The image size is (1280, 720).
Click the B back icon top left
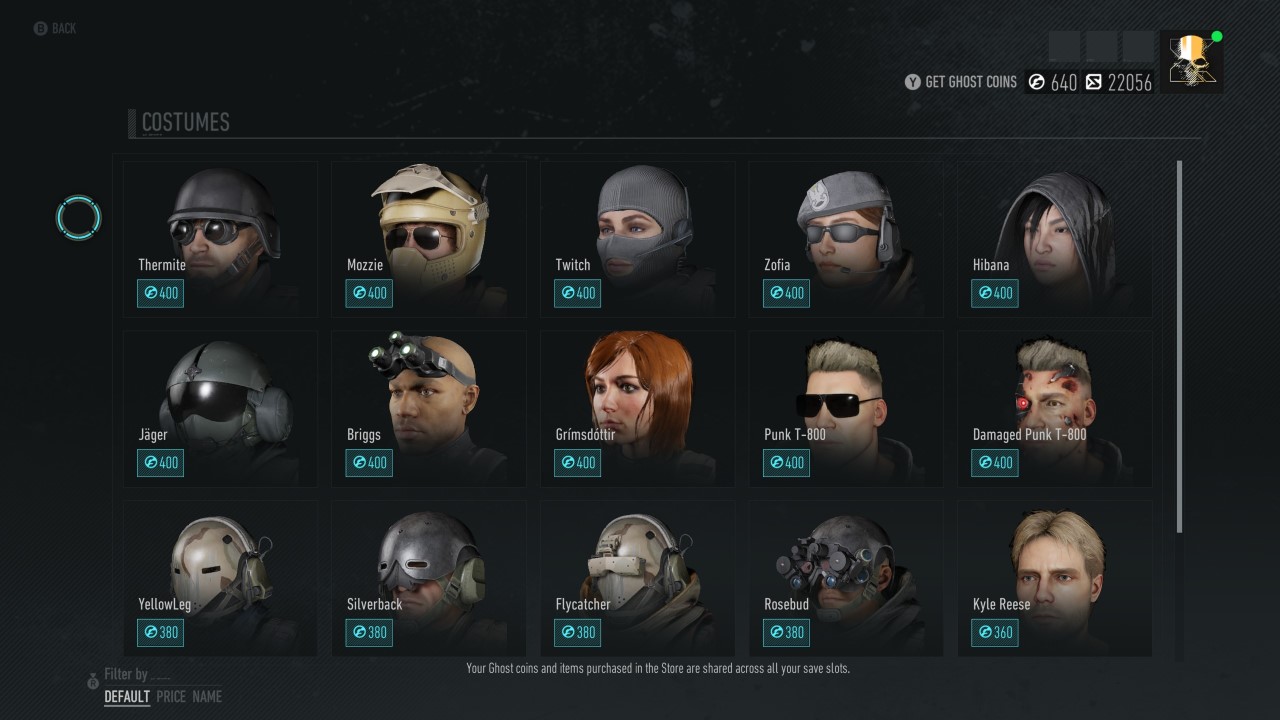pos(38,28)
